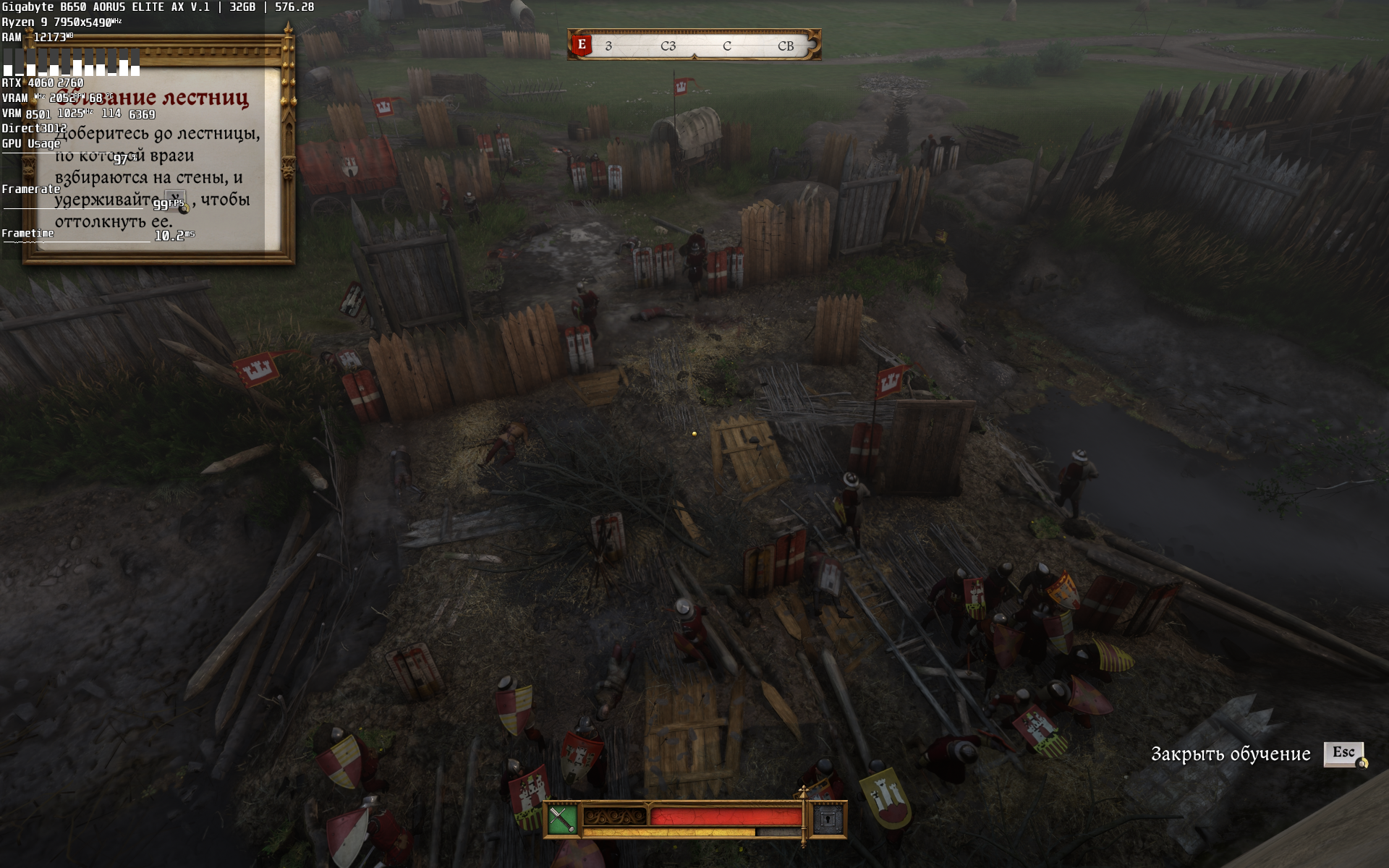The image size is (1389, 868).
Task: Open the ladder-pushing tutorial panel
Action: point(158,159)
